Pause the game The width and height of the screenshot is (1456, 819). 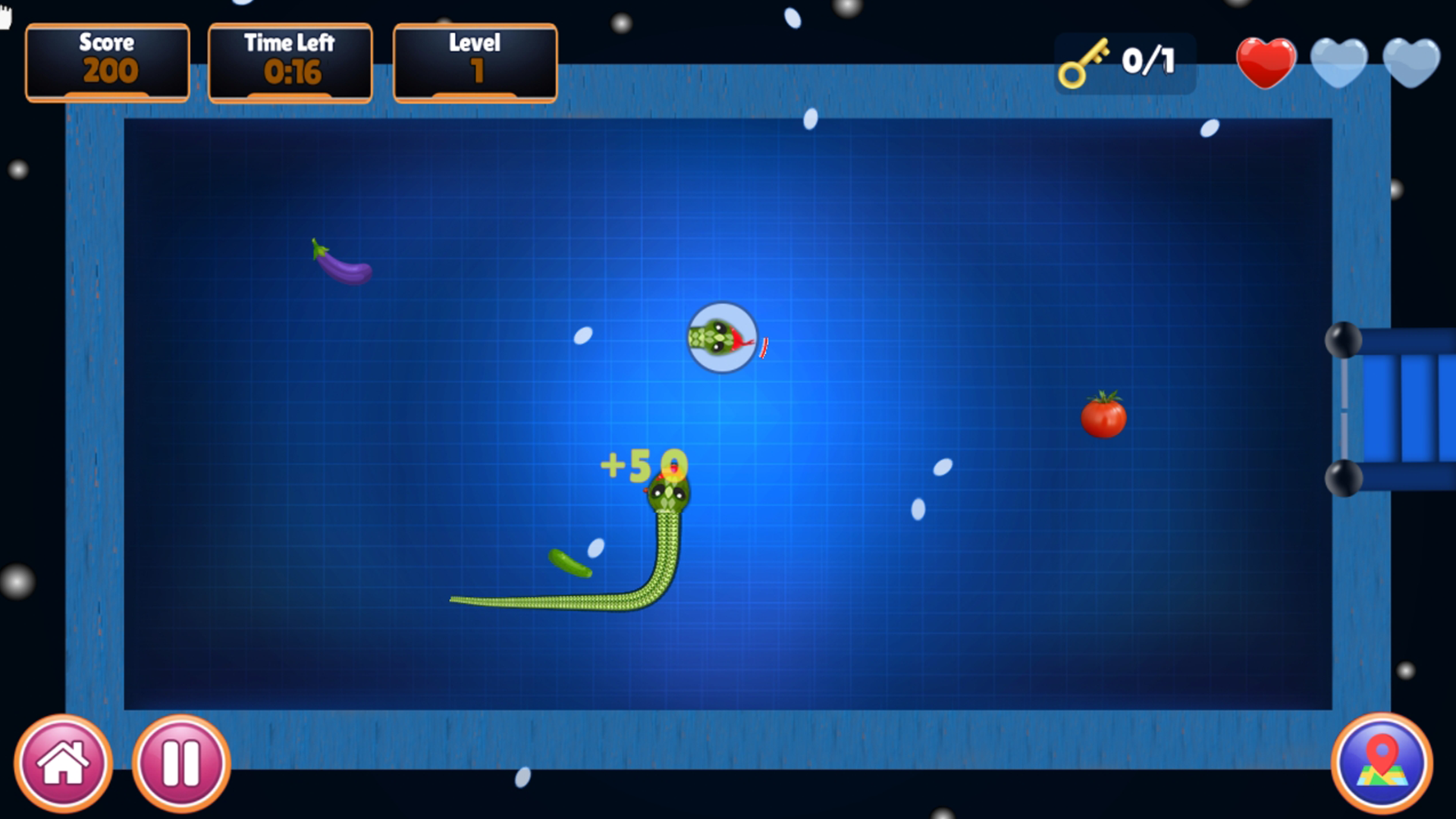181,763
